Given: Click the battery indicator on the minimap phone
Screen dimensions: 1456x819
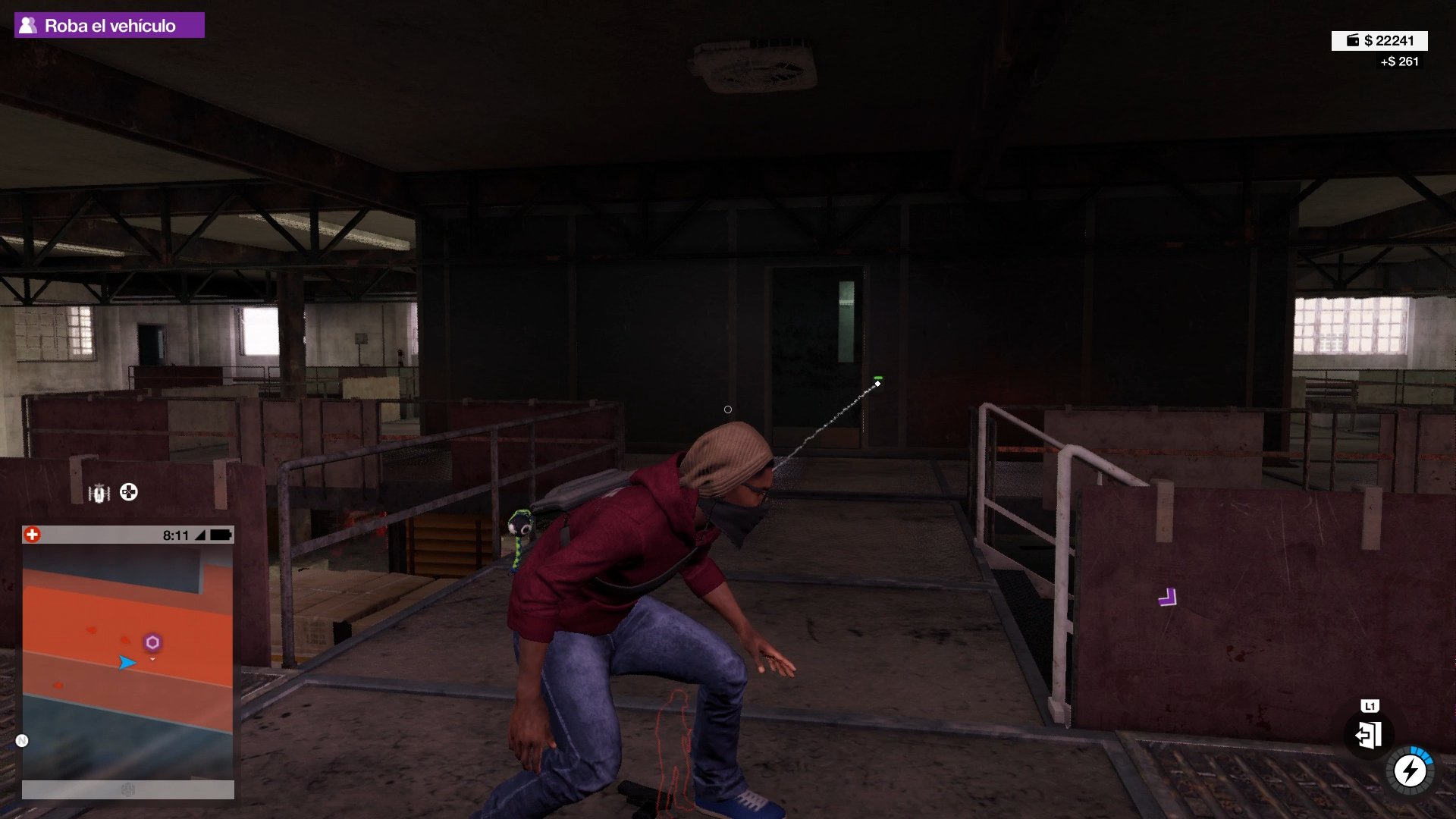Looking at the screenshot, I should click(221, 535).
